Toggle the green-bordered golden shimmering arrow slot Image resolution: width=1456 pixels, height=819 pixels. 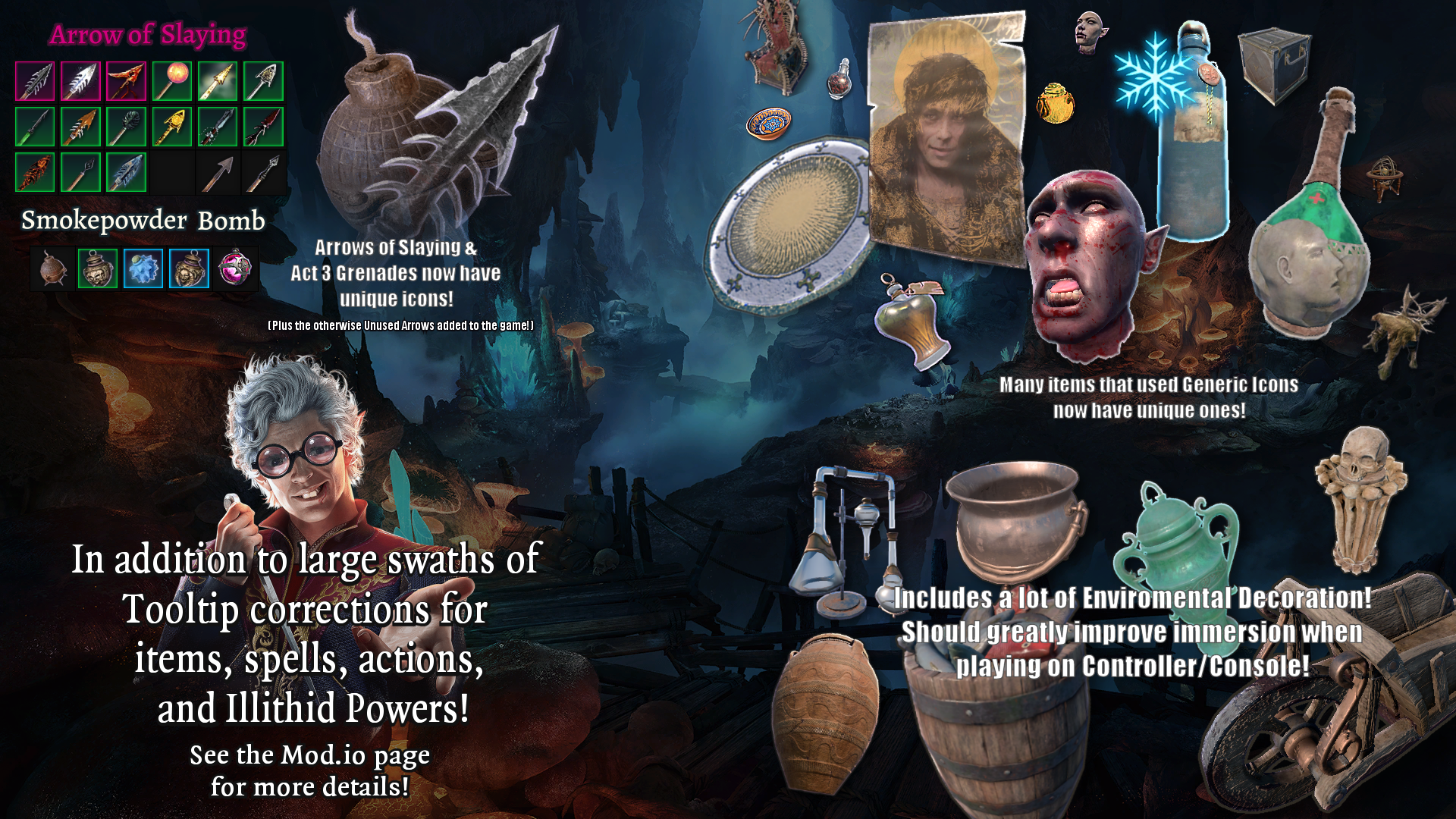(218, 81)
